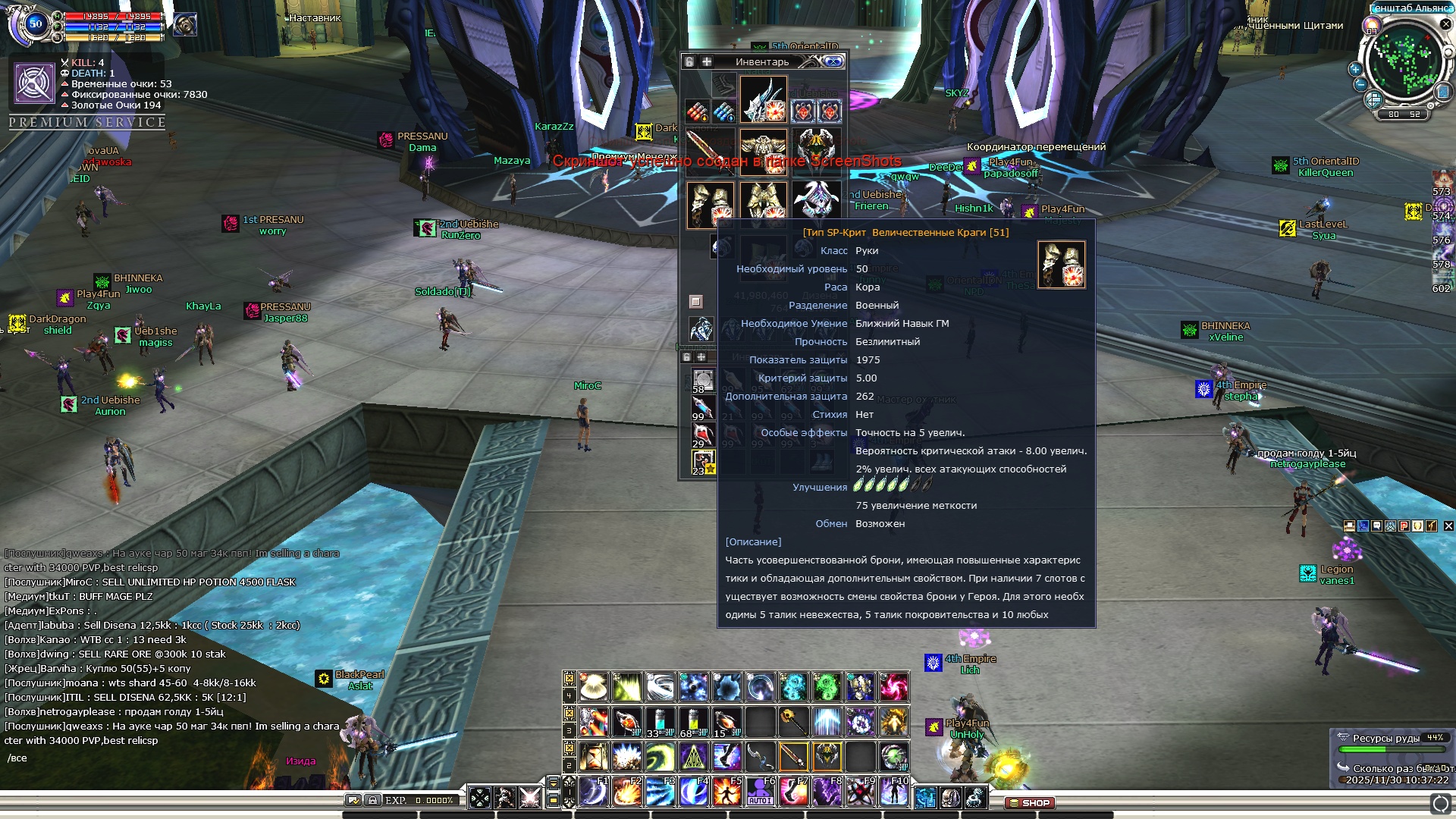Use the potion stack showing 33
This screenshot has height=819, width=1456.
(x=660, y=722)
